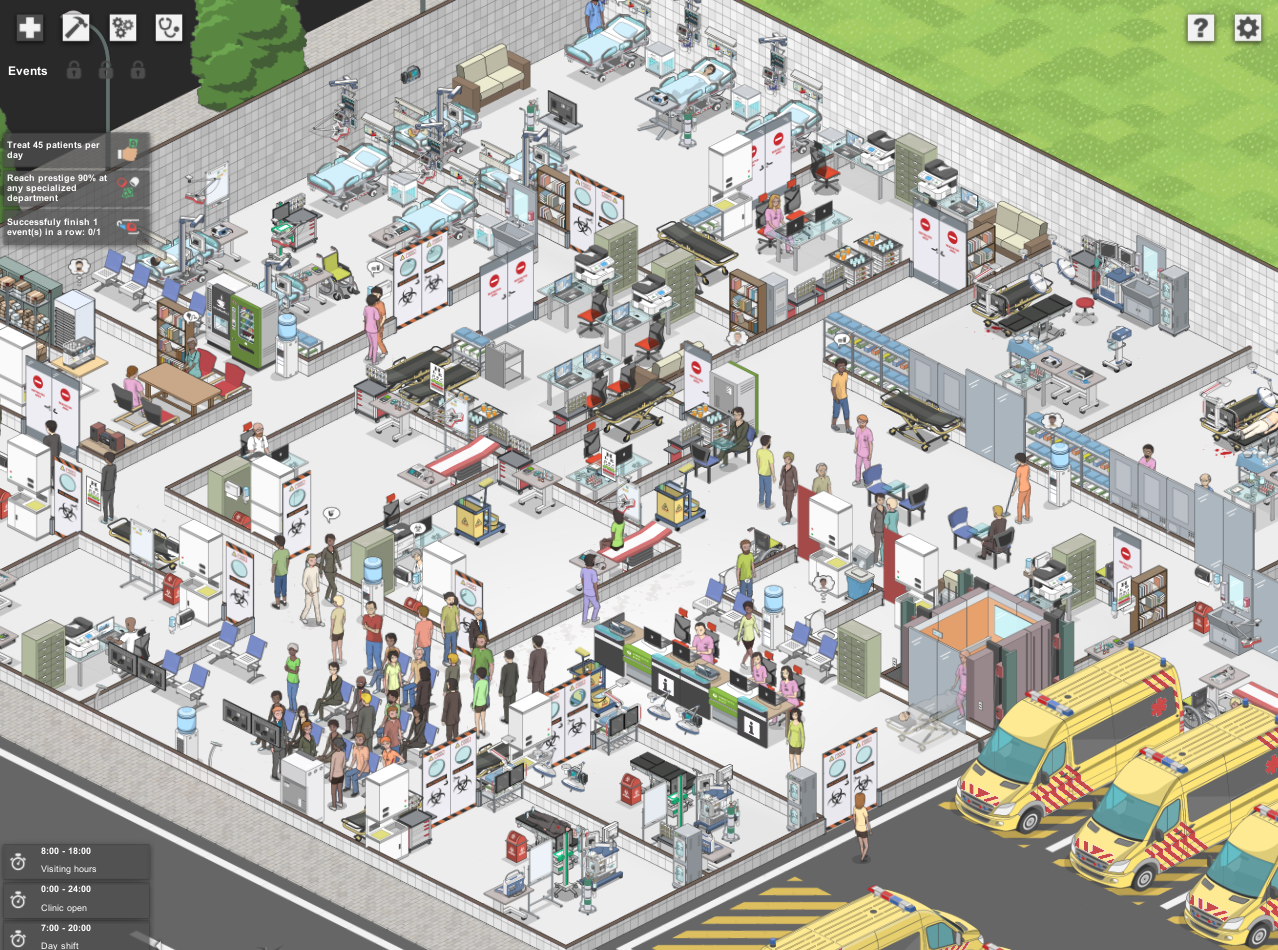Click the Visiting hours schedule entry

coord(76,860)
